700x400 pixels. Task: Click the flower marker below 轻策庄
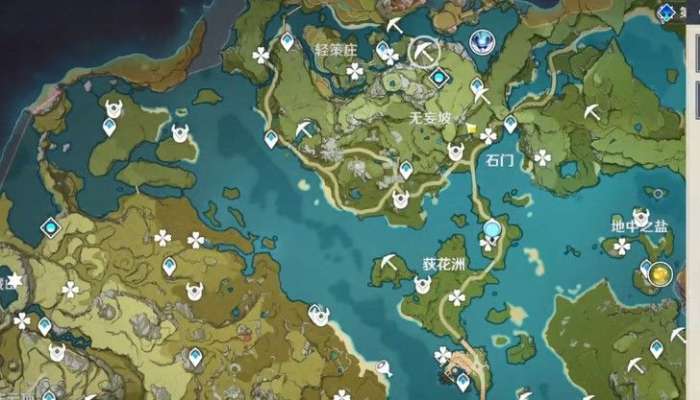[x=354, y=71]
